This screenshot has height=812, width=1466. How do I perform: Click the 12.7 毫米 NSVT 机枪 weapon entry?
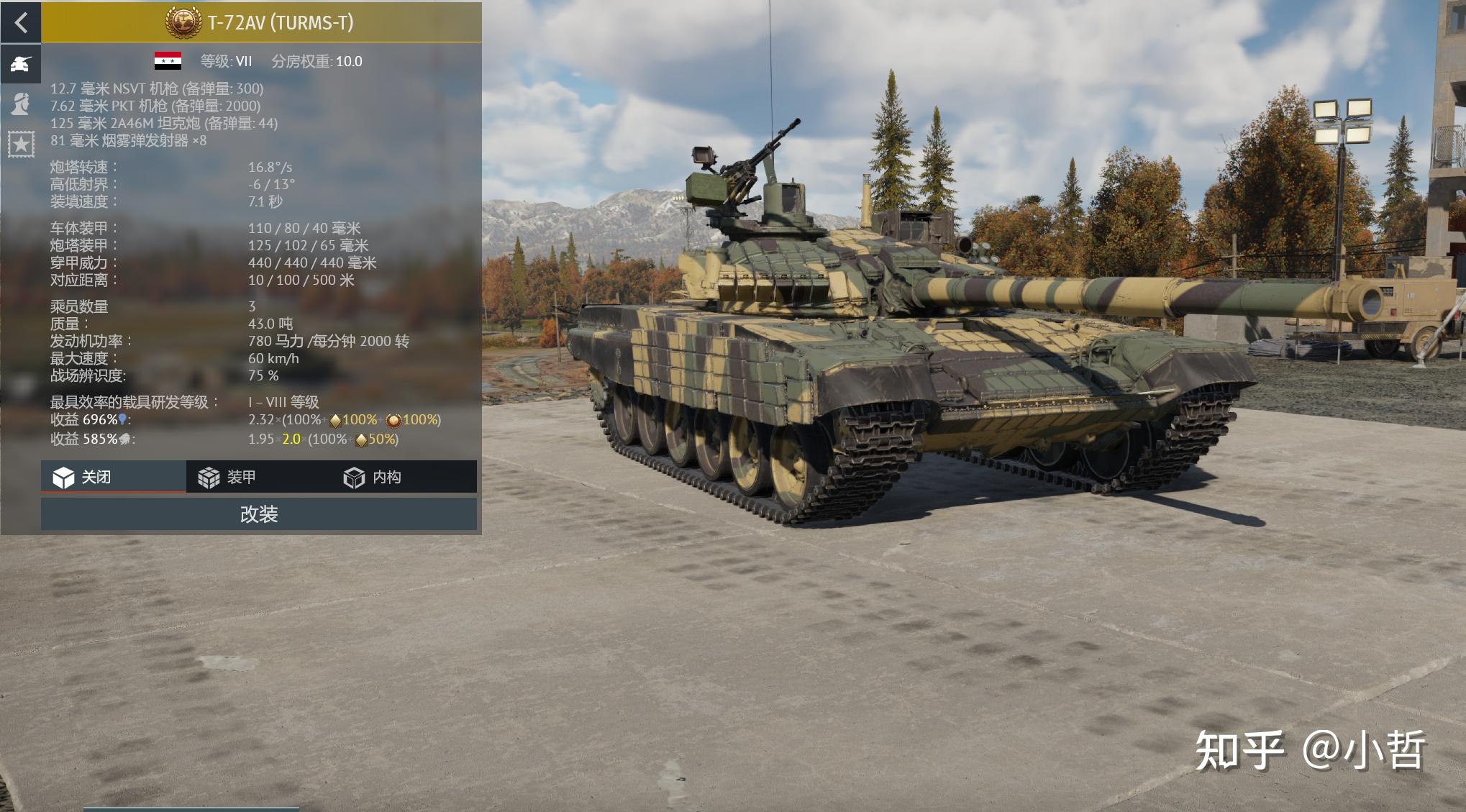pos(157,89)
